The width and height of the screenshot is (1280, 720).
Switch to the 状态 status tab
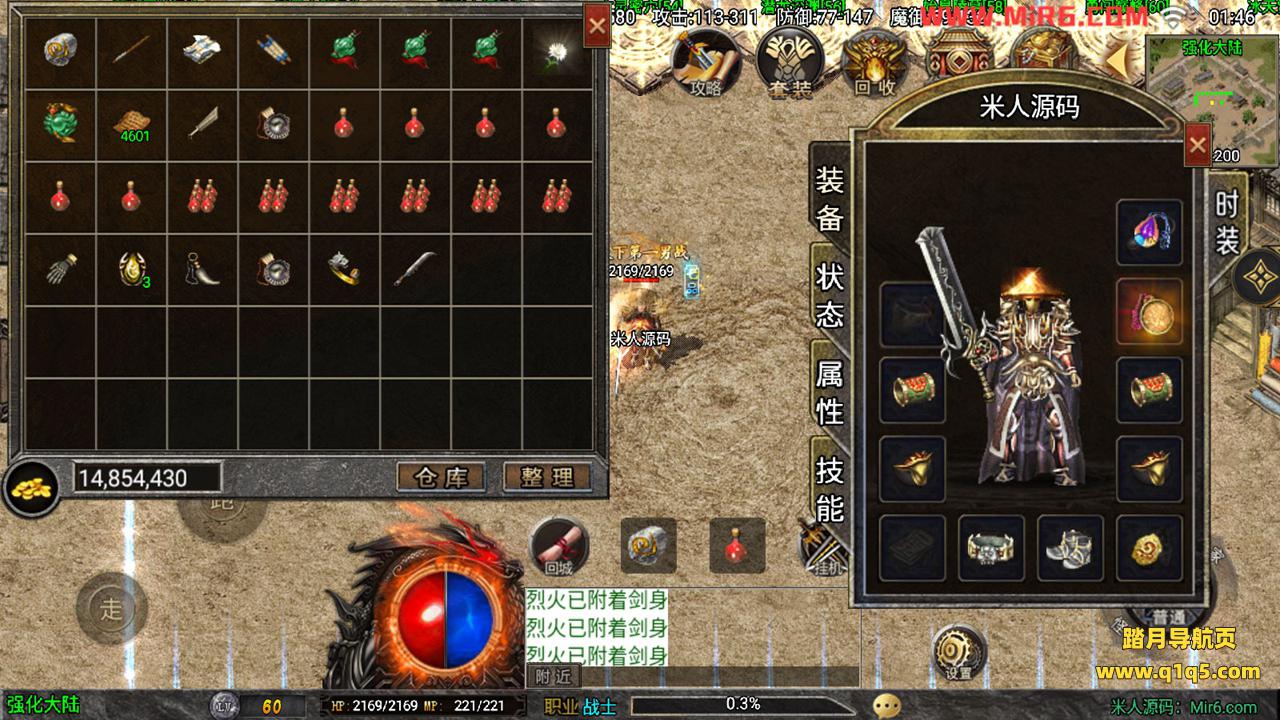(x=830, y=296)
